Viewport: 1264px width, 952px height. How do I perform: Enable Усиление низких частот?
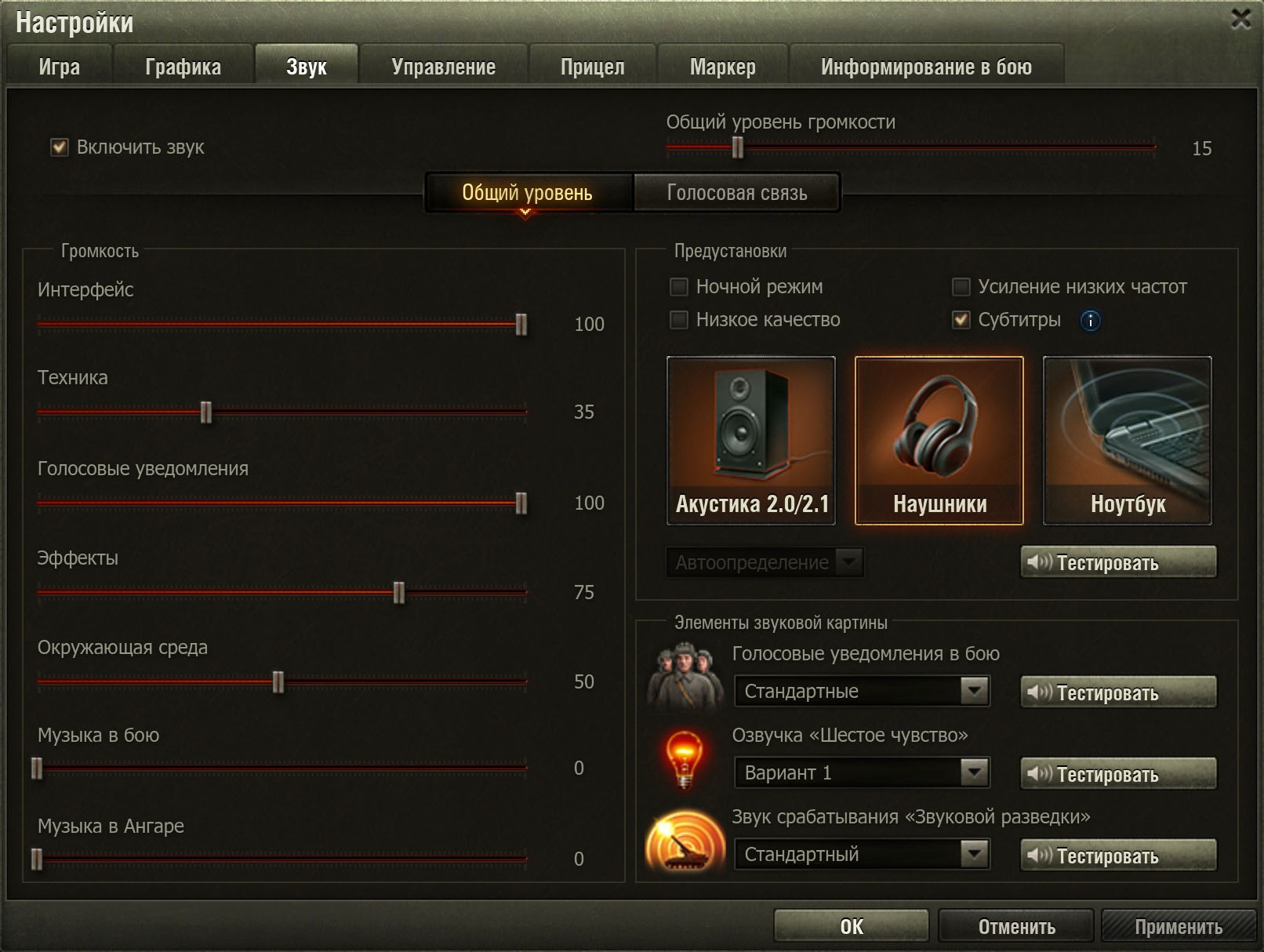coord(961,287)
